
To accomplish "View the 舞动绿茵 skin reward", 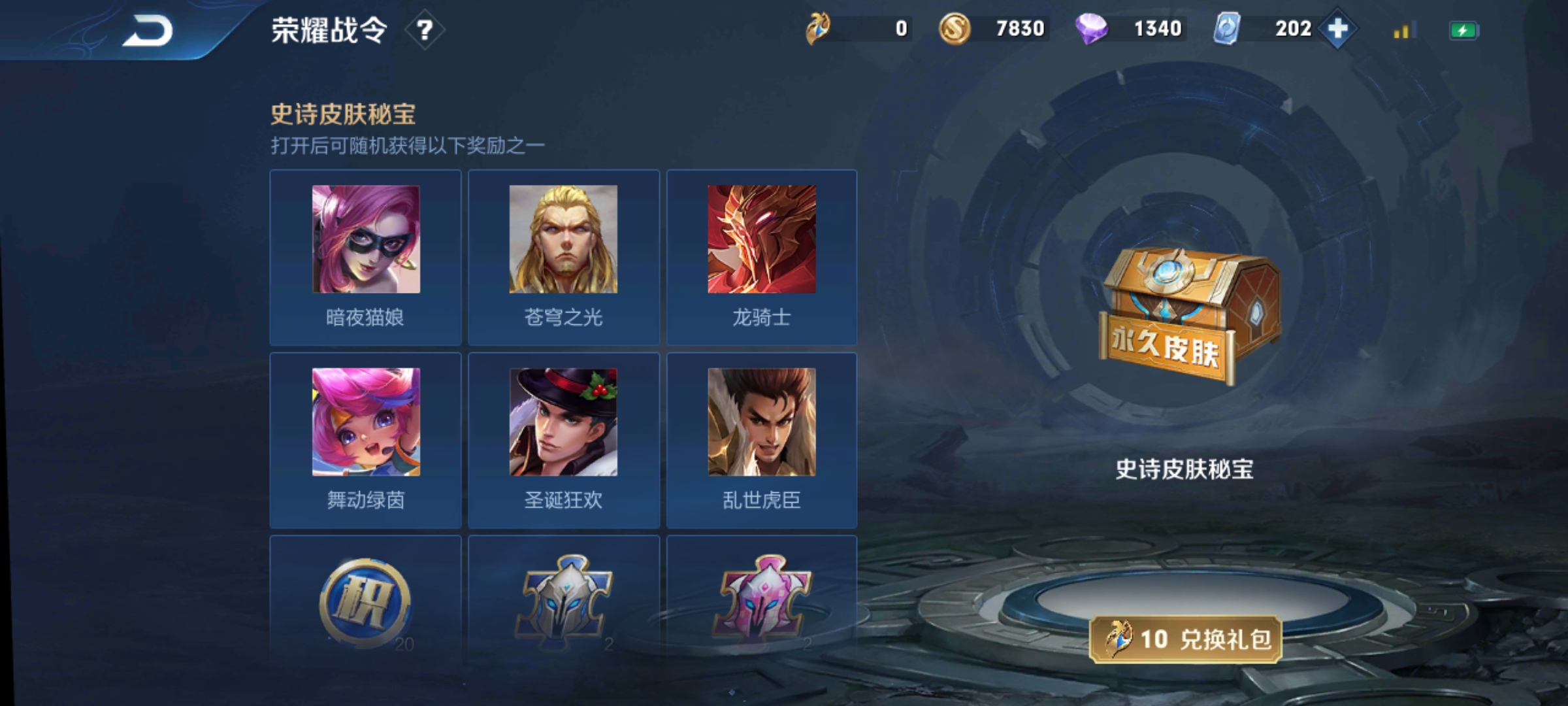I will click(365, 440).
